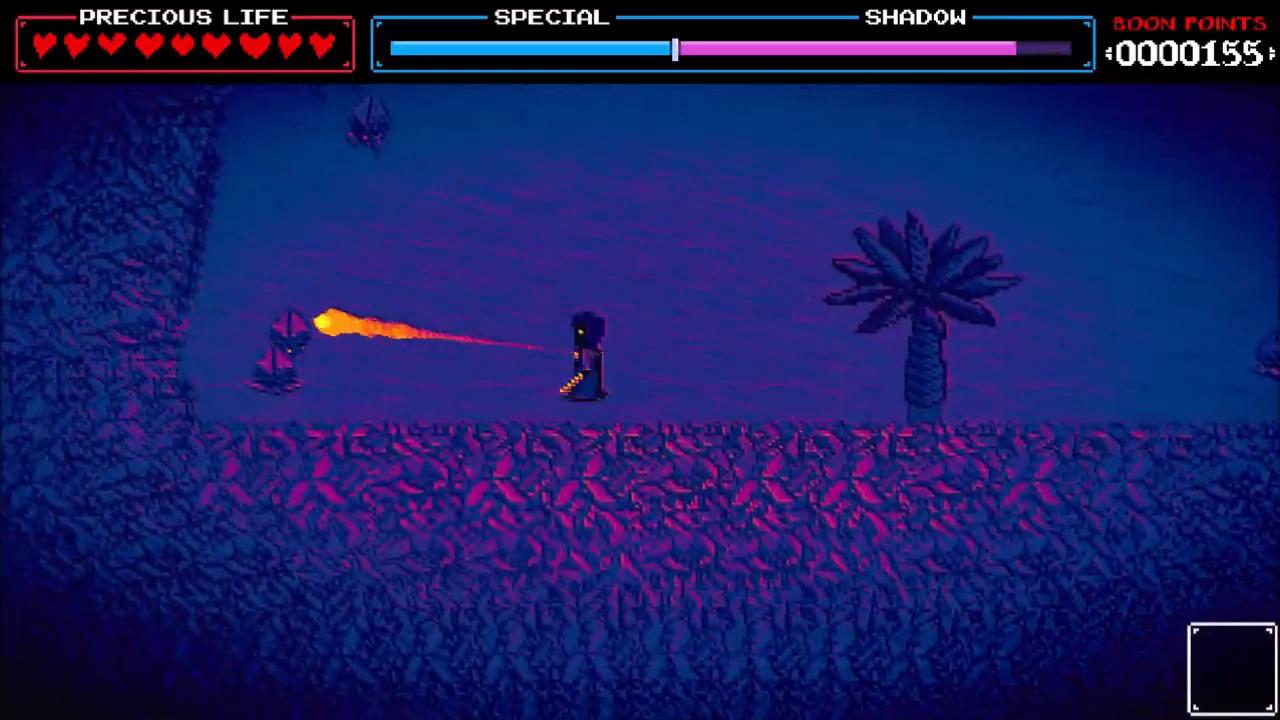Click the PRECIOUS LIFE label
Viewport: 1280px width, 720px height.
tap(185, 16)
